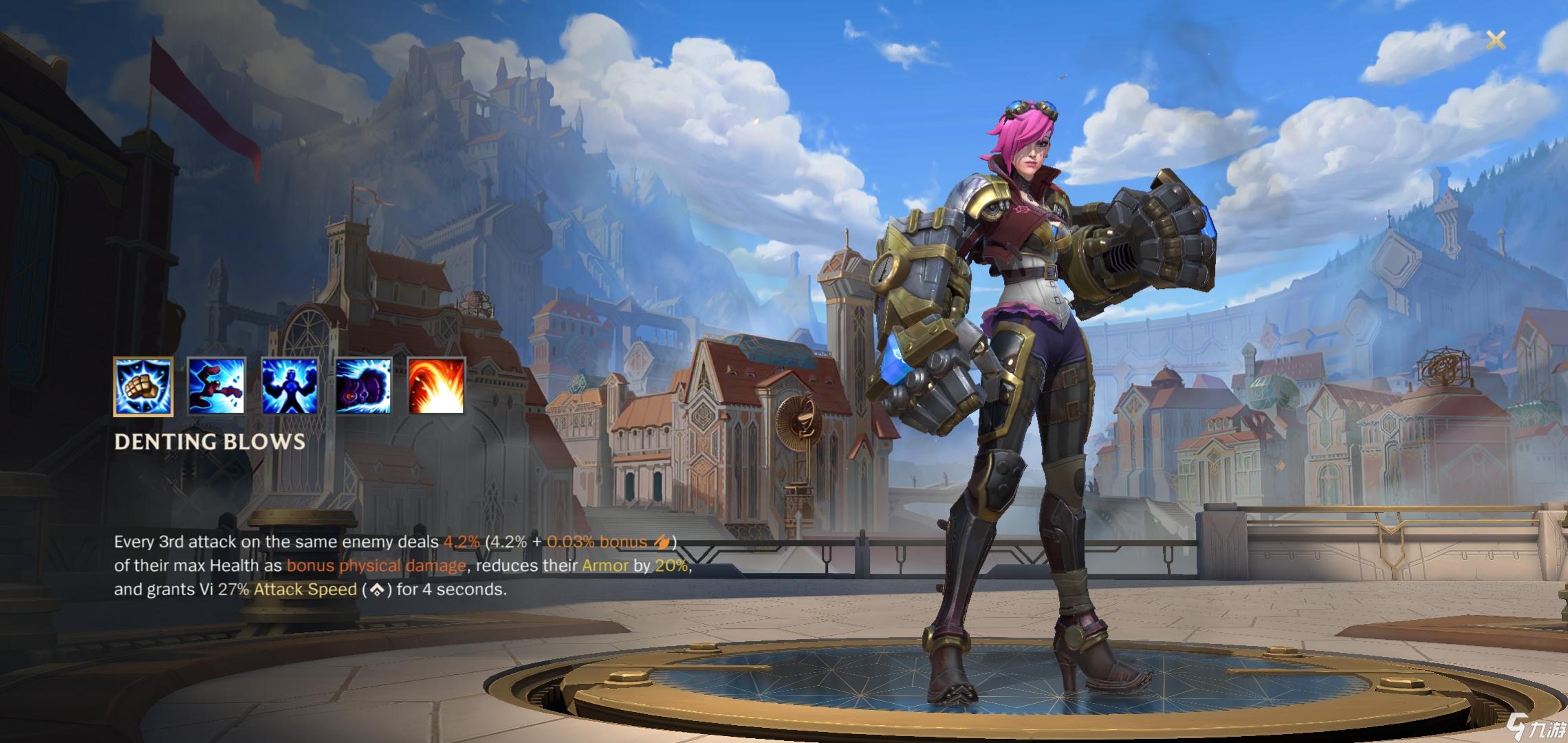Open the fiery orange ultimate ability
The width and height of the screenshot is (1568, 743).
click(x=436, y=386)
